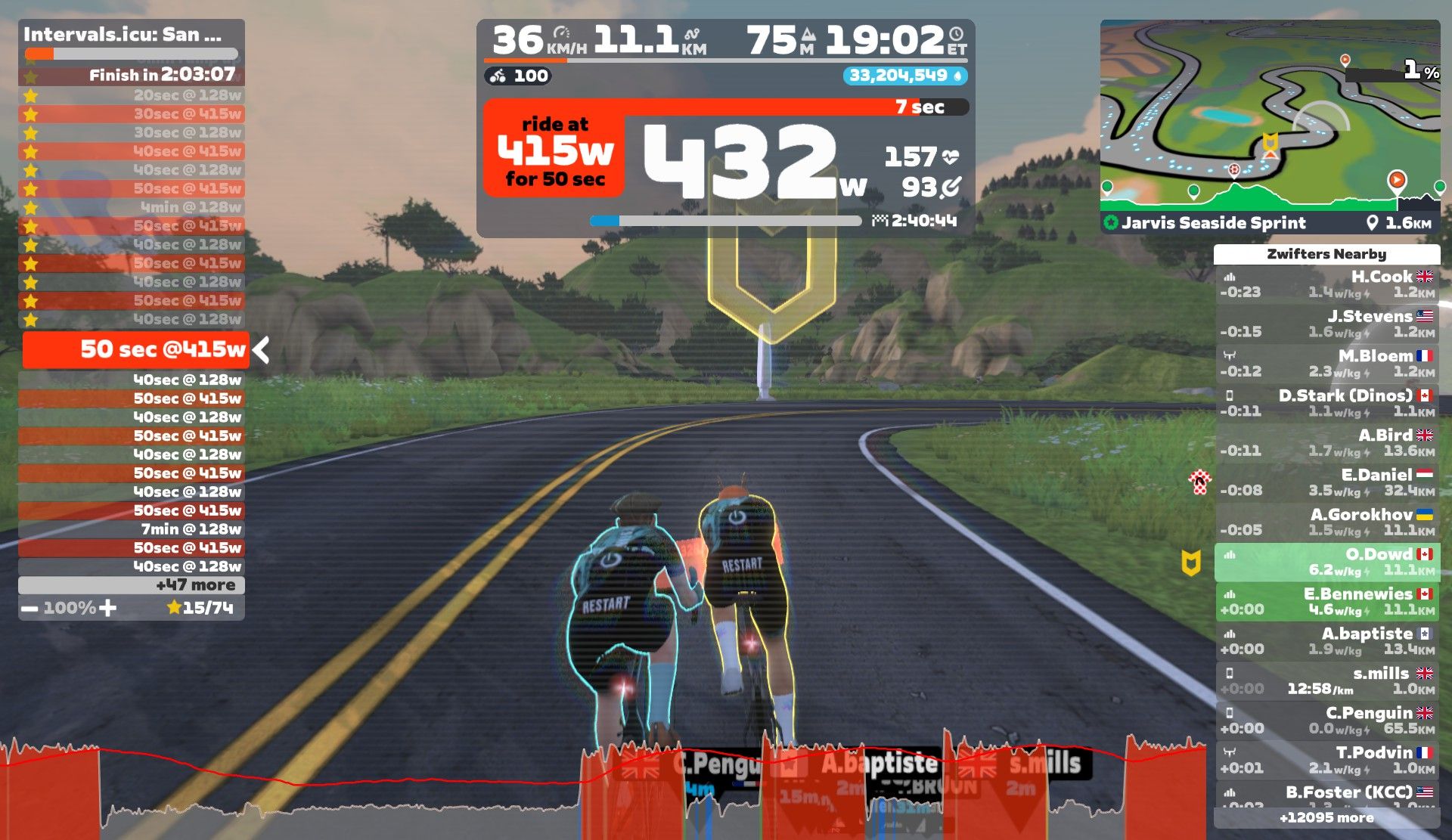View E.Daniel in the rider list
This screenshot has height=840, width=1452.
point(1327,482)
